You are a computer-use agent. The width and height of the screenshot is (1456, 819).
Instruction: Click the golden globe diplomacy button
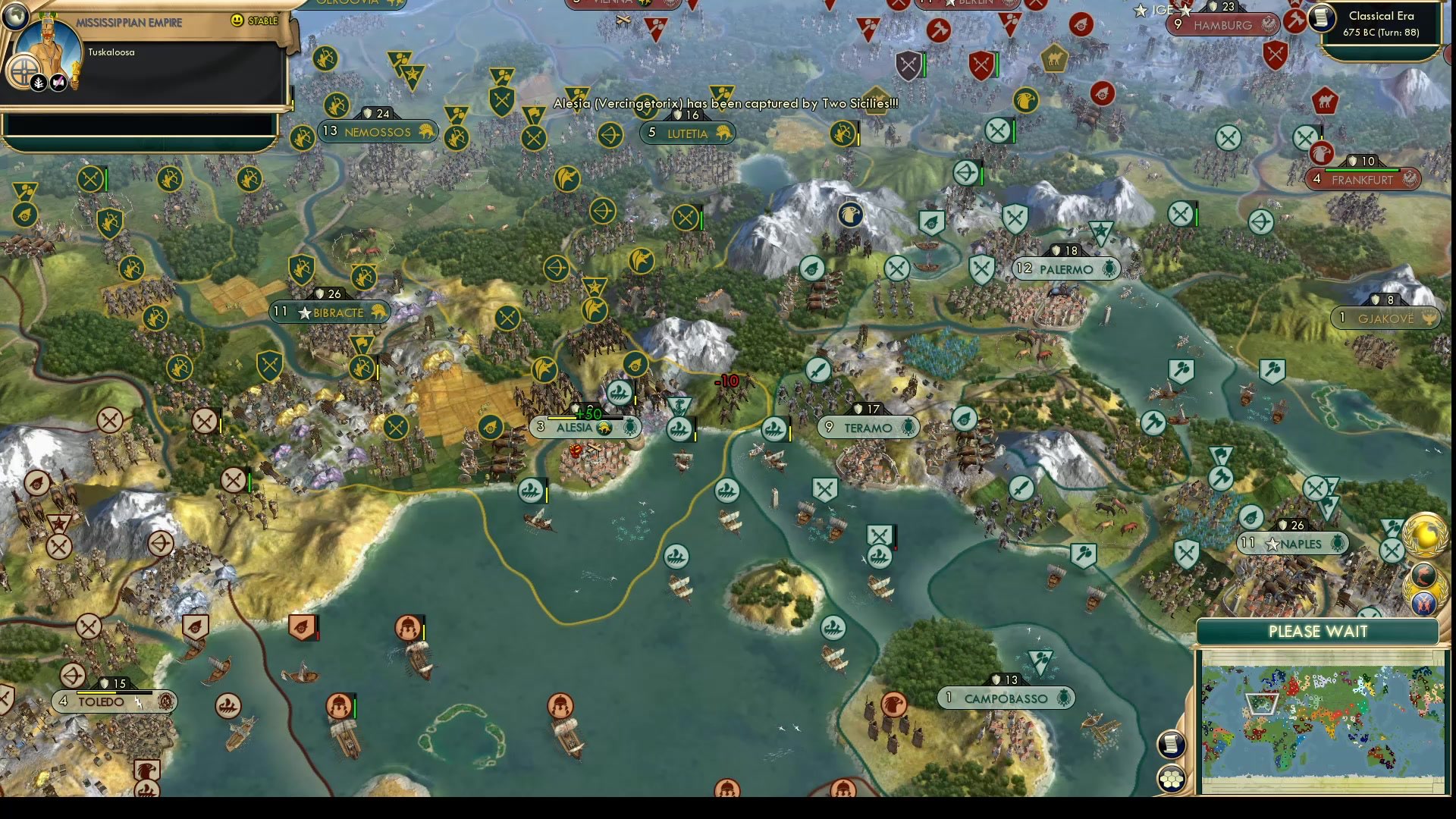(1425, 535)
